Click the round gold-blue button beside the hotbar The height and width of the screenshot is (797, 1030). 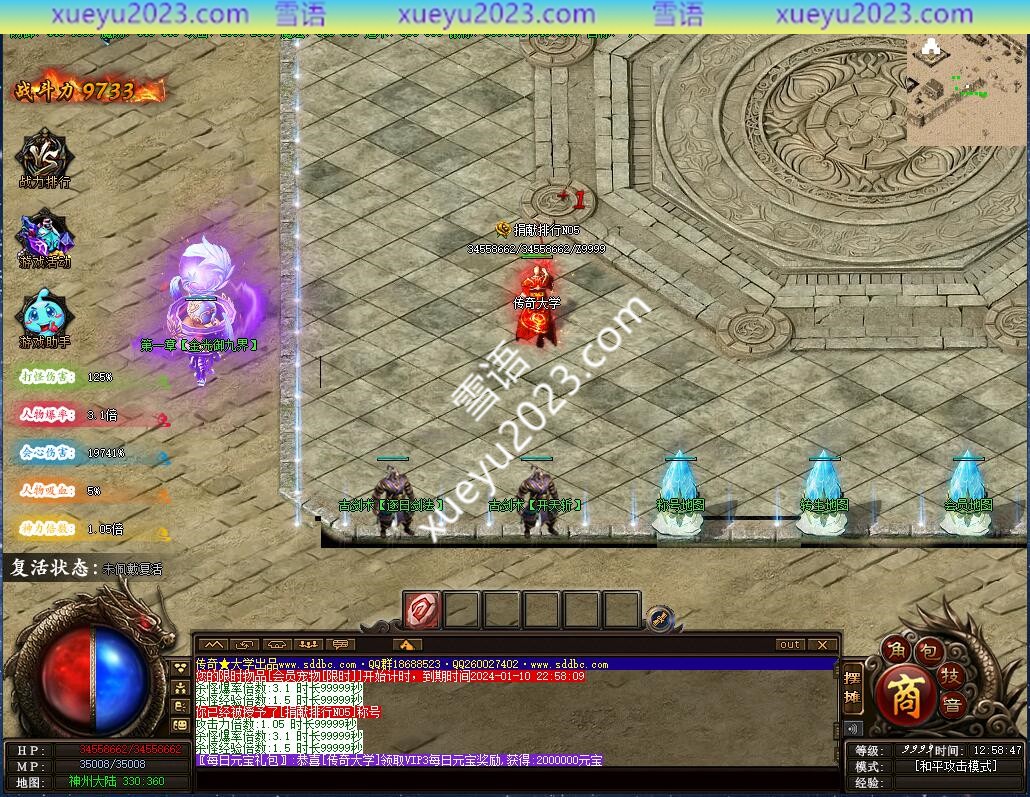click(659, 617)
